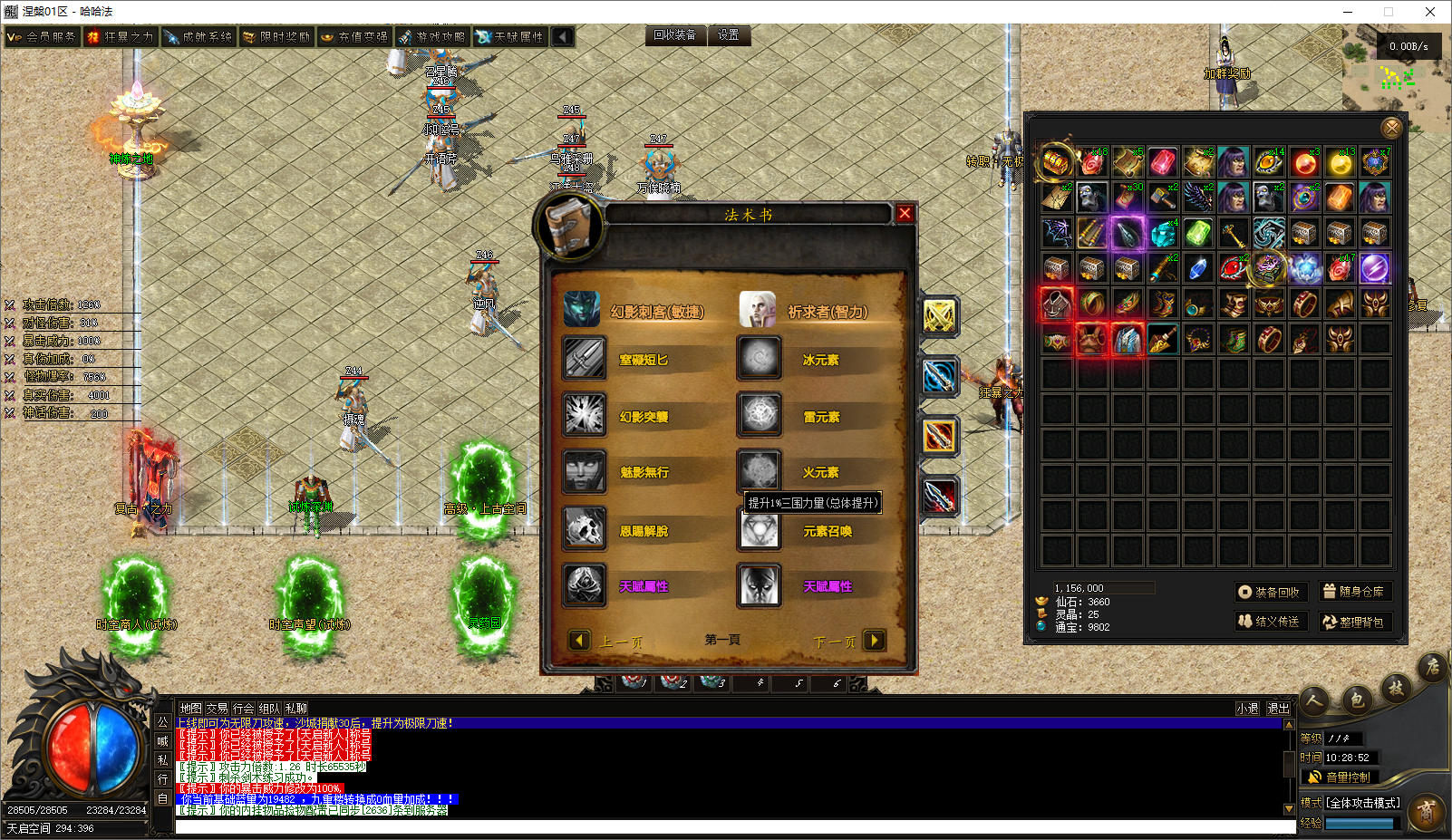Click the 退出 exit button
Screen dimensions: 1452x840
point(1278,709)
